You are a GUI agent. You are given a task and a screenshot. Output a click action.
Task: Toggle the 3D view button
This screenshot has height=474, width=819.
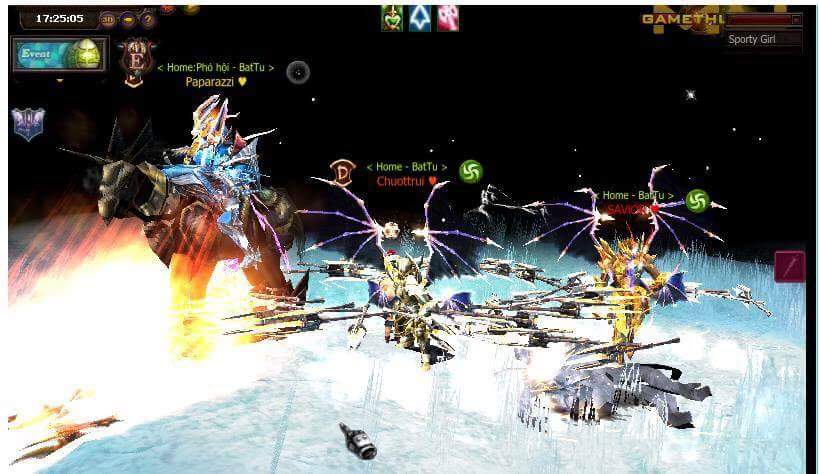click(108, 19)
